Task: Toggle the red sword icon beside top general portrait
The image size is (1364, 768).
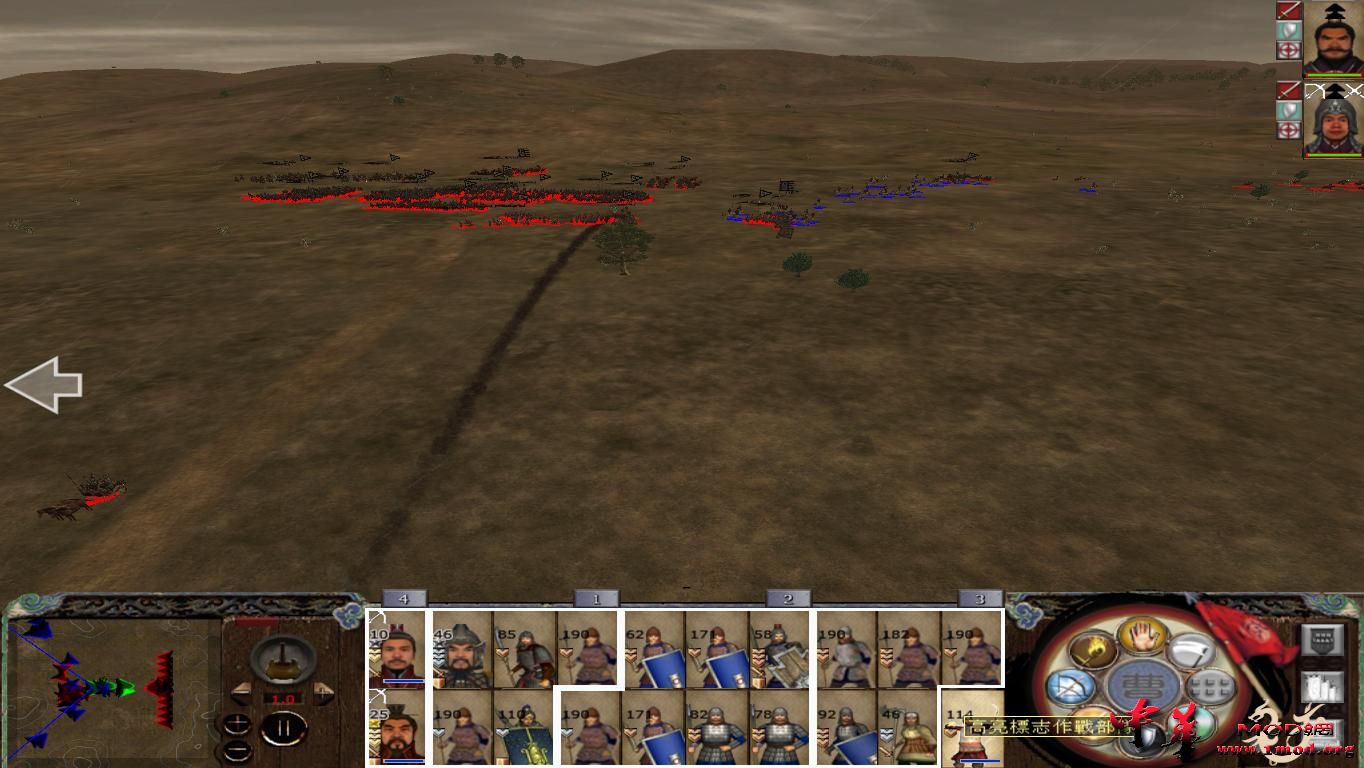Action: coord(1288,12)
